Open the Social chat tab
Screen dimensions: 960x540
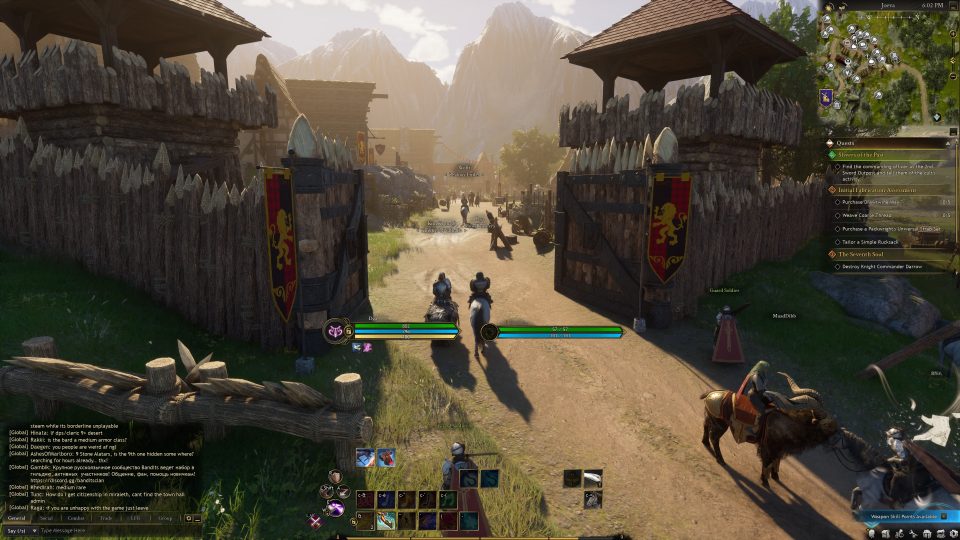[x=46, y=518]
